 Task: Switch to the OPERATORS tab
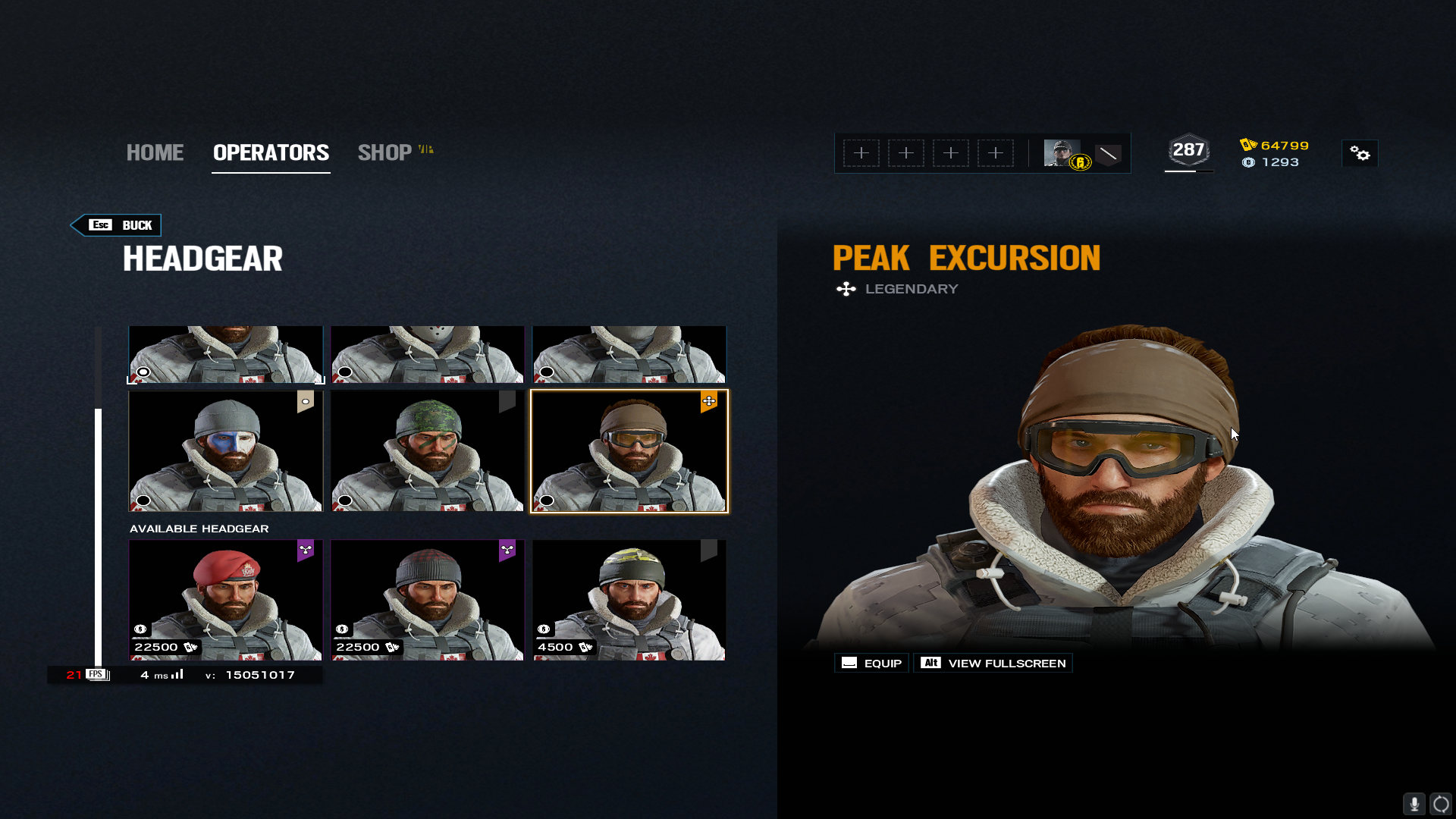[x=271, y=152]
